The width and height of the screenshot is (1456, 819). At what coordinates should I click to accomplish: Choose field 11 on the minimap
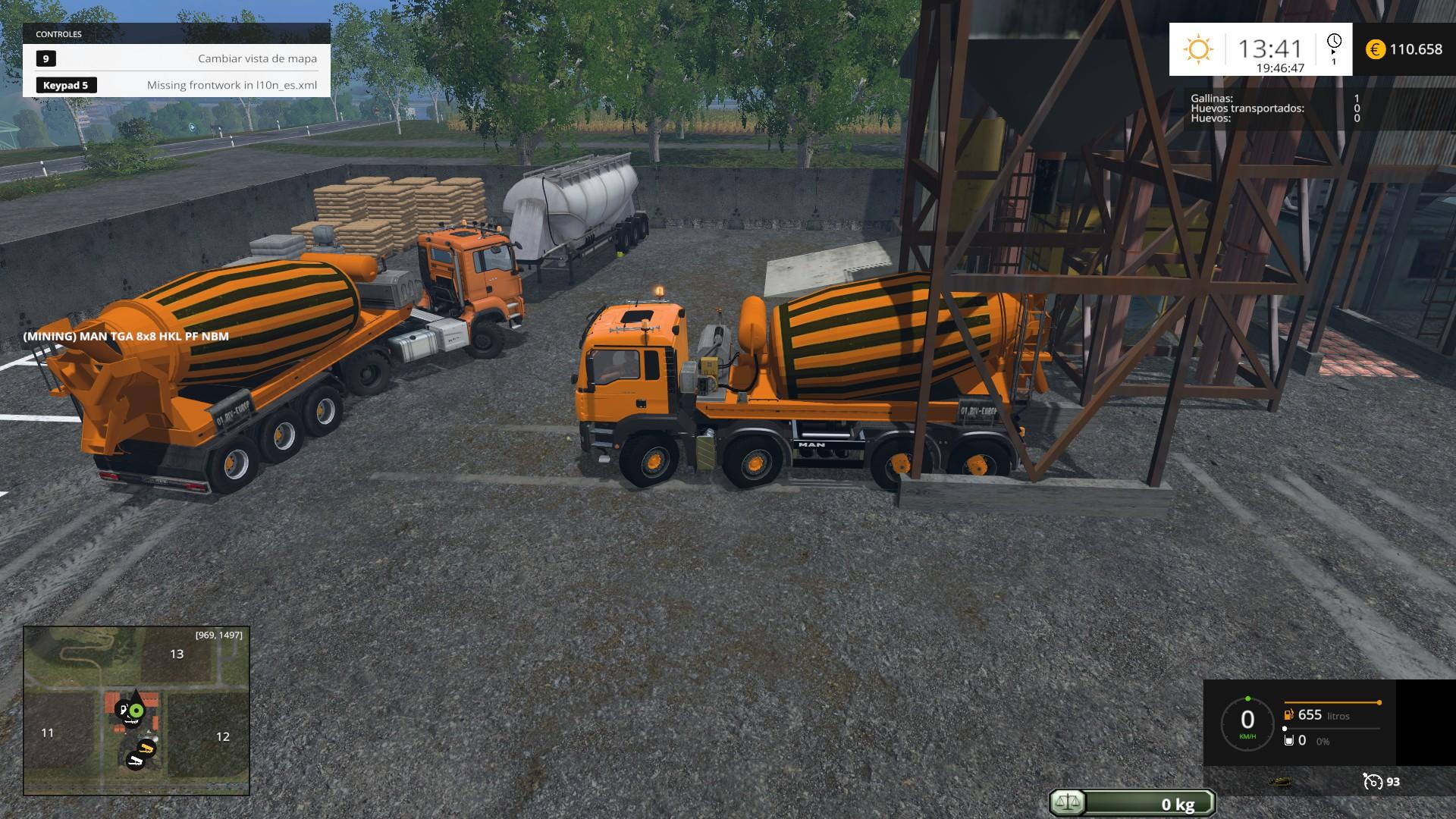48,733
